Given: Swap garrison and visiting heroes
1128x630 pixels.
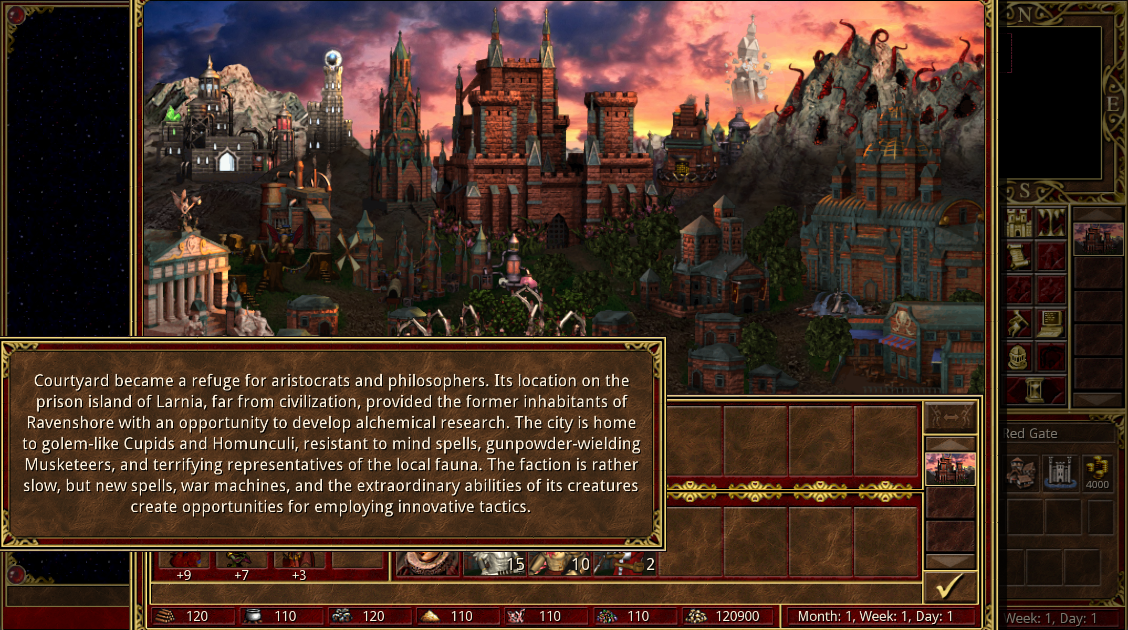Looking at the screenshot, I should tap(950, 415).
